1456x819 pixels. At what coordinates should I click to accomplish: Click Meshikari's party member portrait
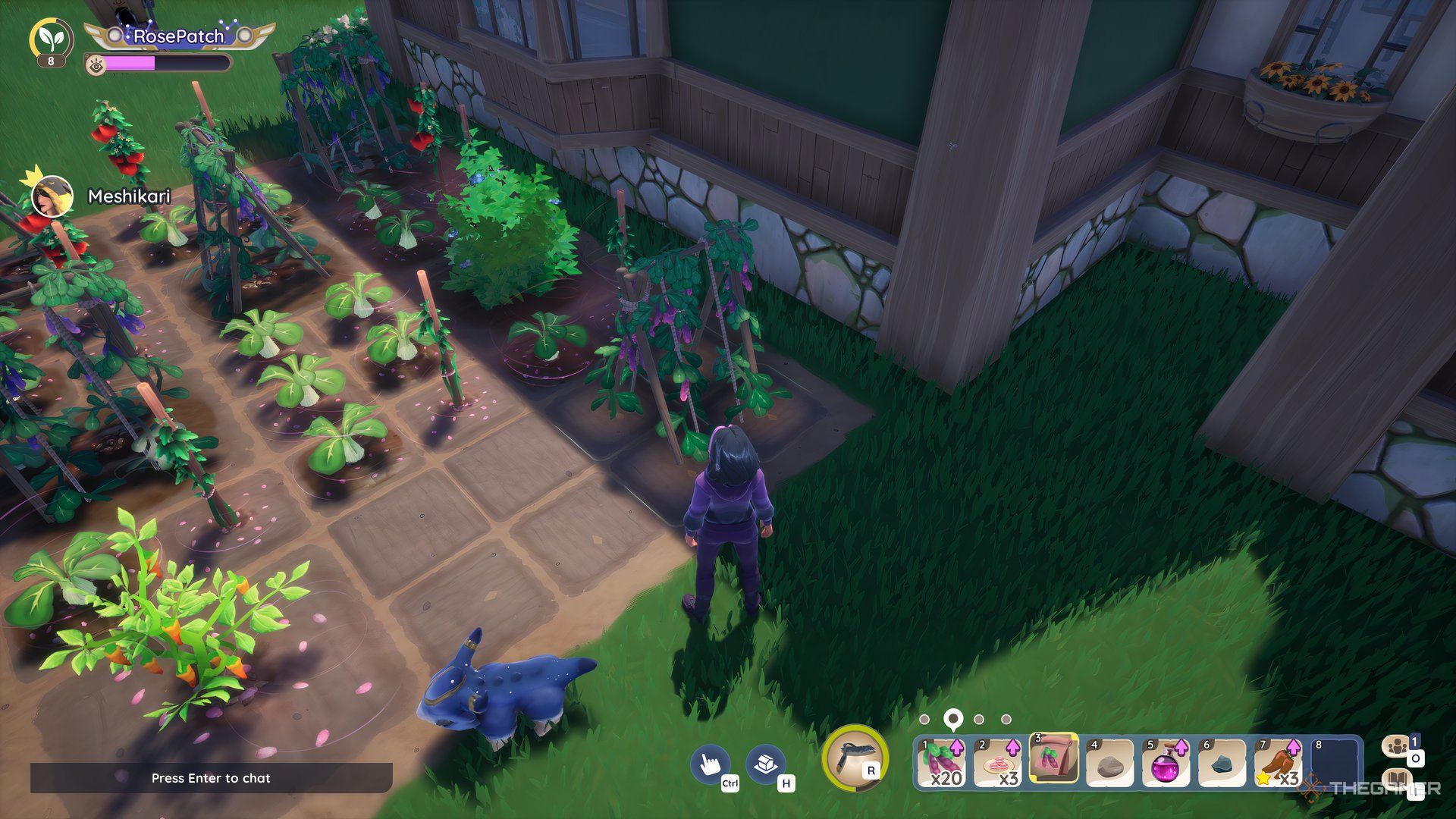52,196
